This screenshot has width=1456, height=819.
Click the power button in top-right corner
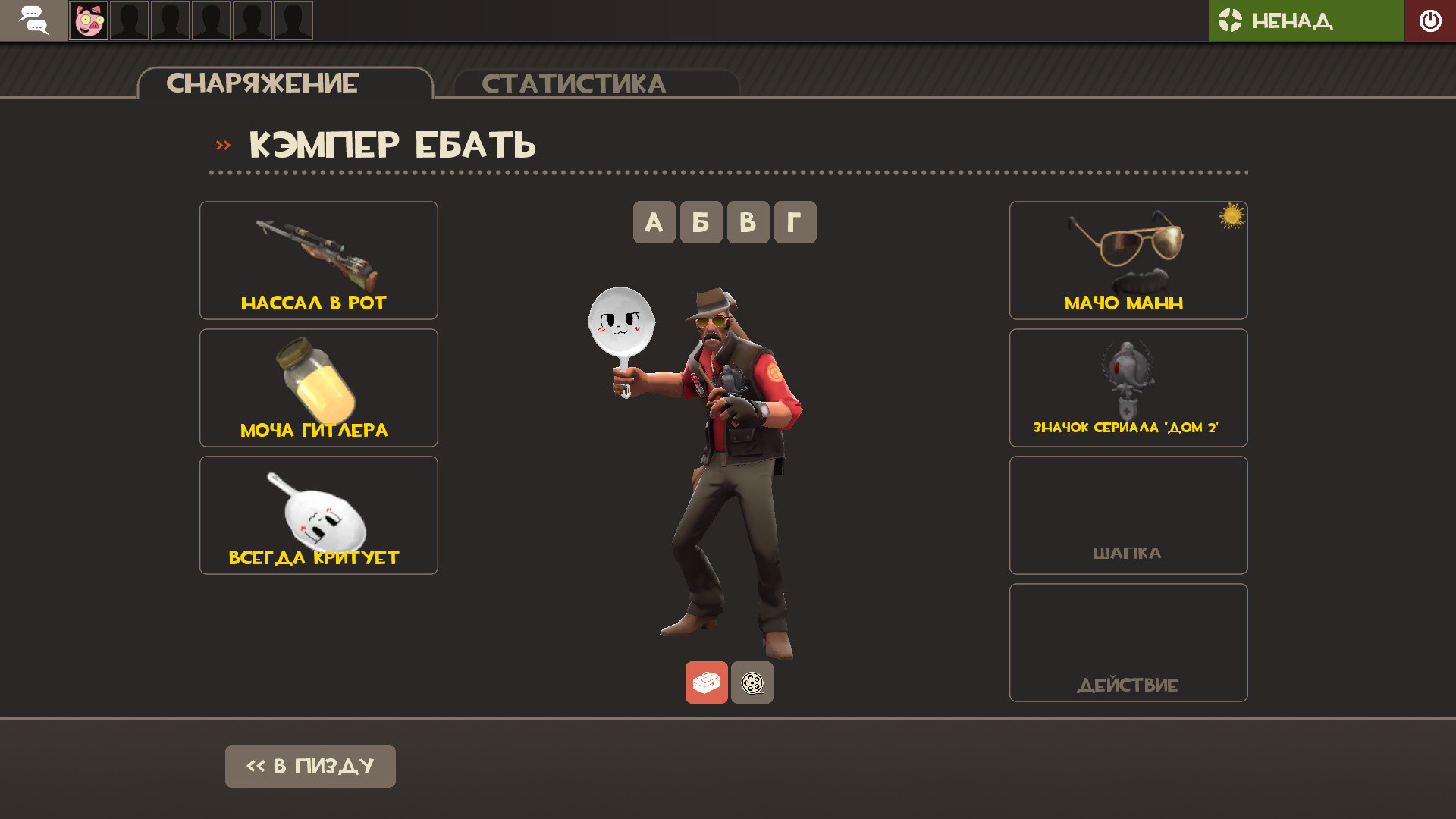[1430, 20]
